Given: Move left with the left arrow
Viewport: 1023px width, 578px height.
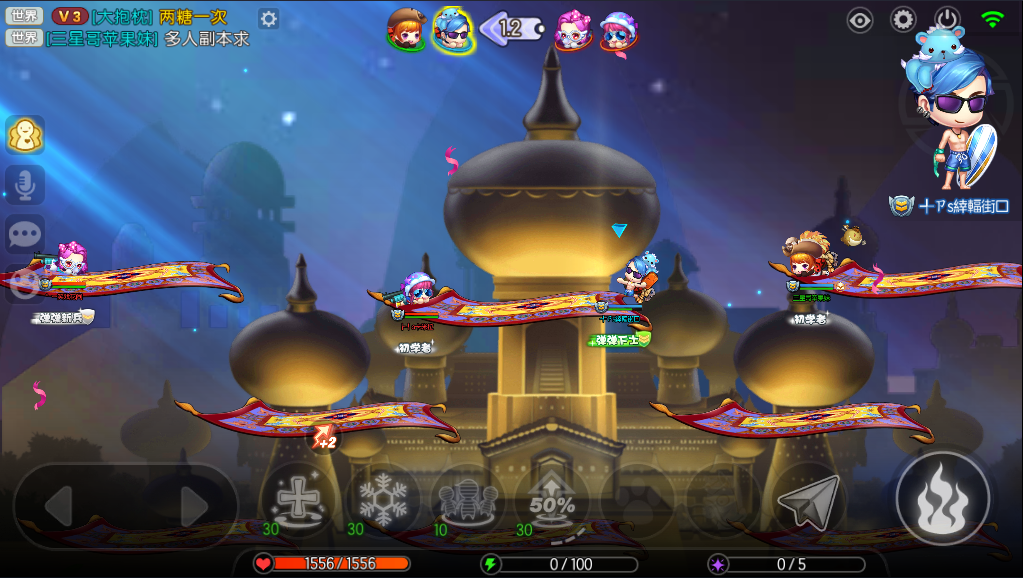Looking at the screenshot, I should pyautogui.click(x=59, y=507).
